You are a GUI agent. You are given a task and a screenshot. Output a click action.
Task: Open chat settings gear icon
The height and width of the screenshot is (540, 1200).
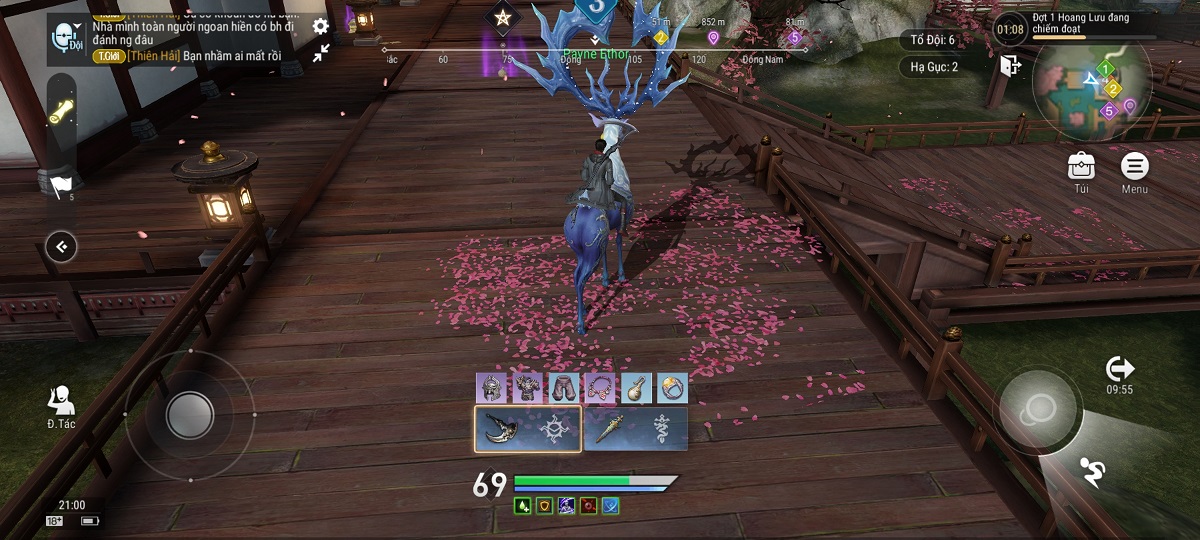[x=320, y=27]
